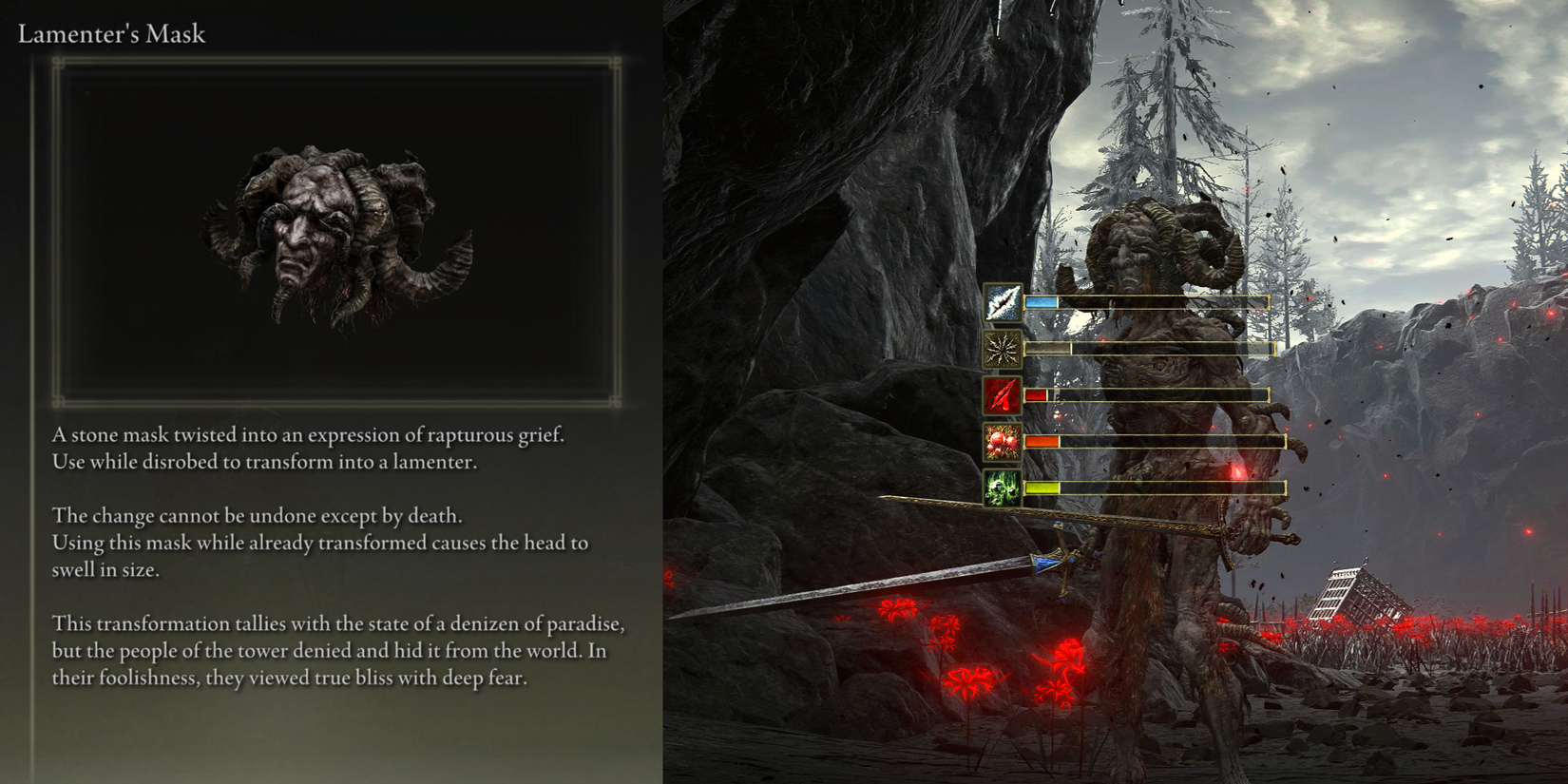Select the red Hemorrhage status icon
The height and width of the screenshot is (784, 1568).
click(1004, 397)
